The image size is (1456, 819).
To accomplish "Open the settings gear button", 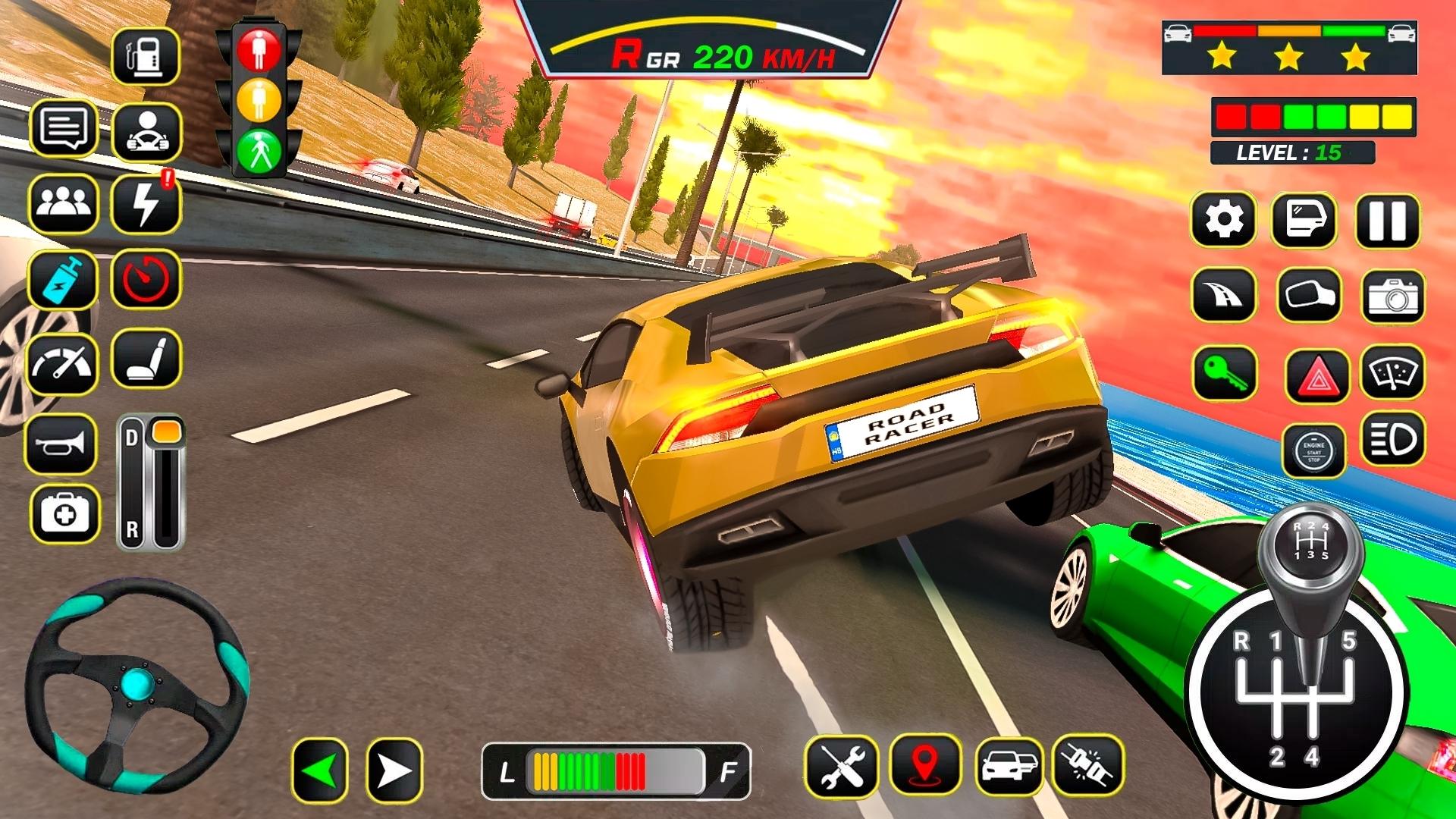I will 1223,221.
